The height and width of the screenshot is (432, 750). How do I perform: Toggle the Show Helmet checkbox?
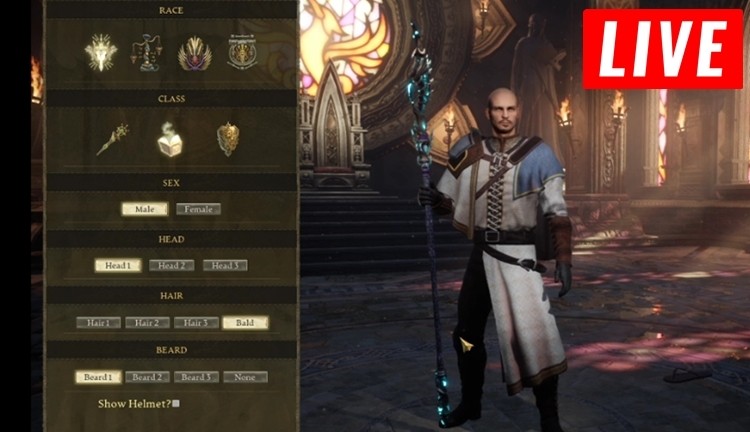pos(176,404)
